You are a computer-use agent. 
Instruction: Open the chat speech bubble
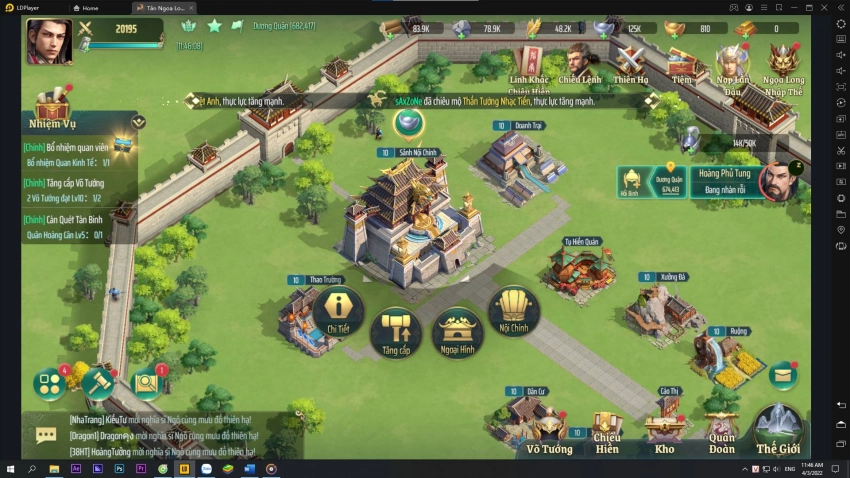[x=46, y=434]
